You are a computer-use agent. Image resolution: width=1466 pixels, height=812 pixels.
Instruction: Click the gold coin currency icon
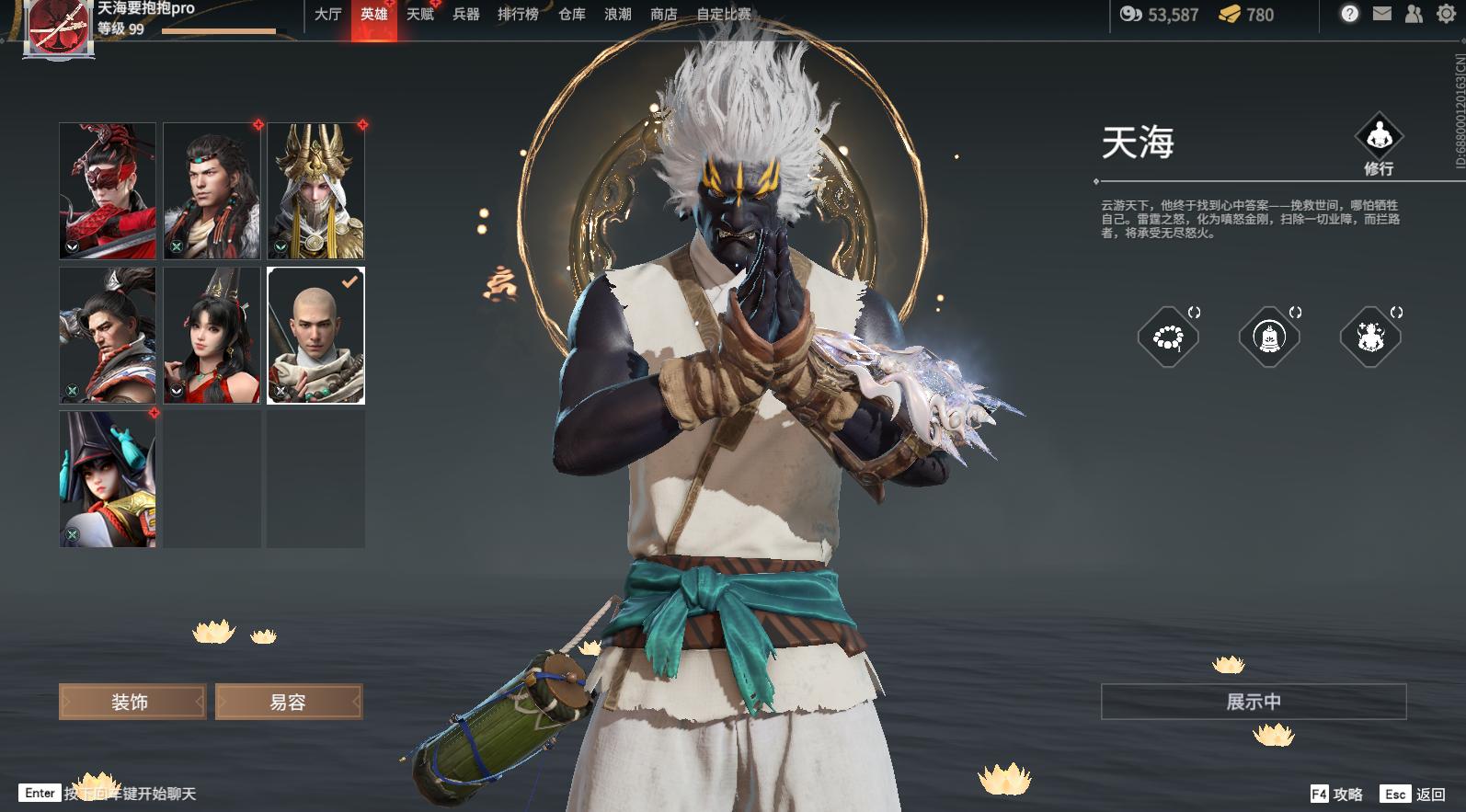click(1230, 16)
